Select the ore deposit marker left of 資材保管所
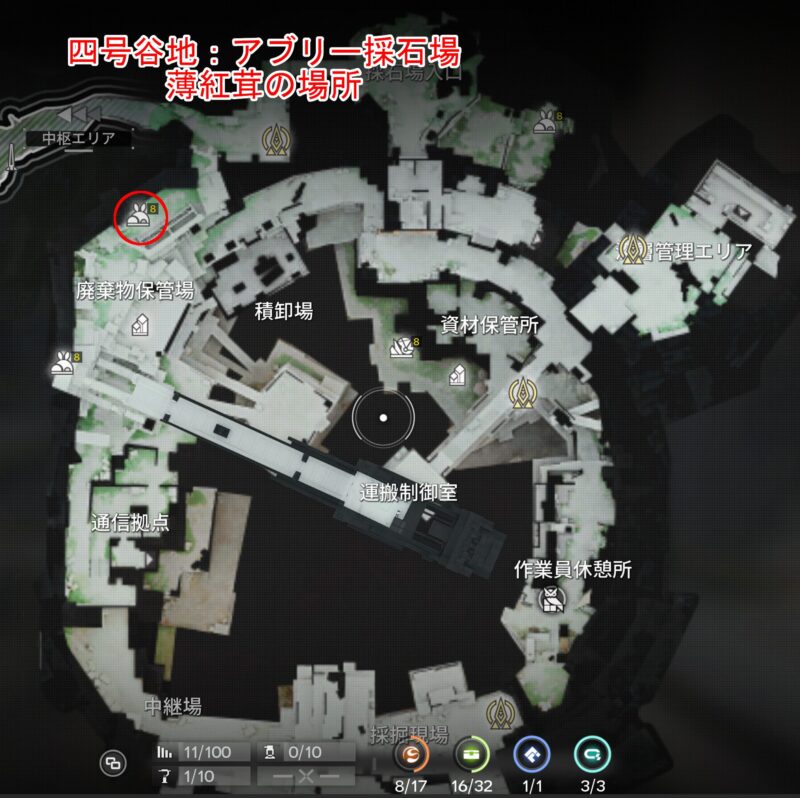The width and height of the screenshot is (800, 798). (401, 347)
